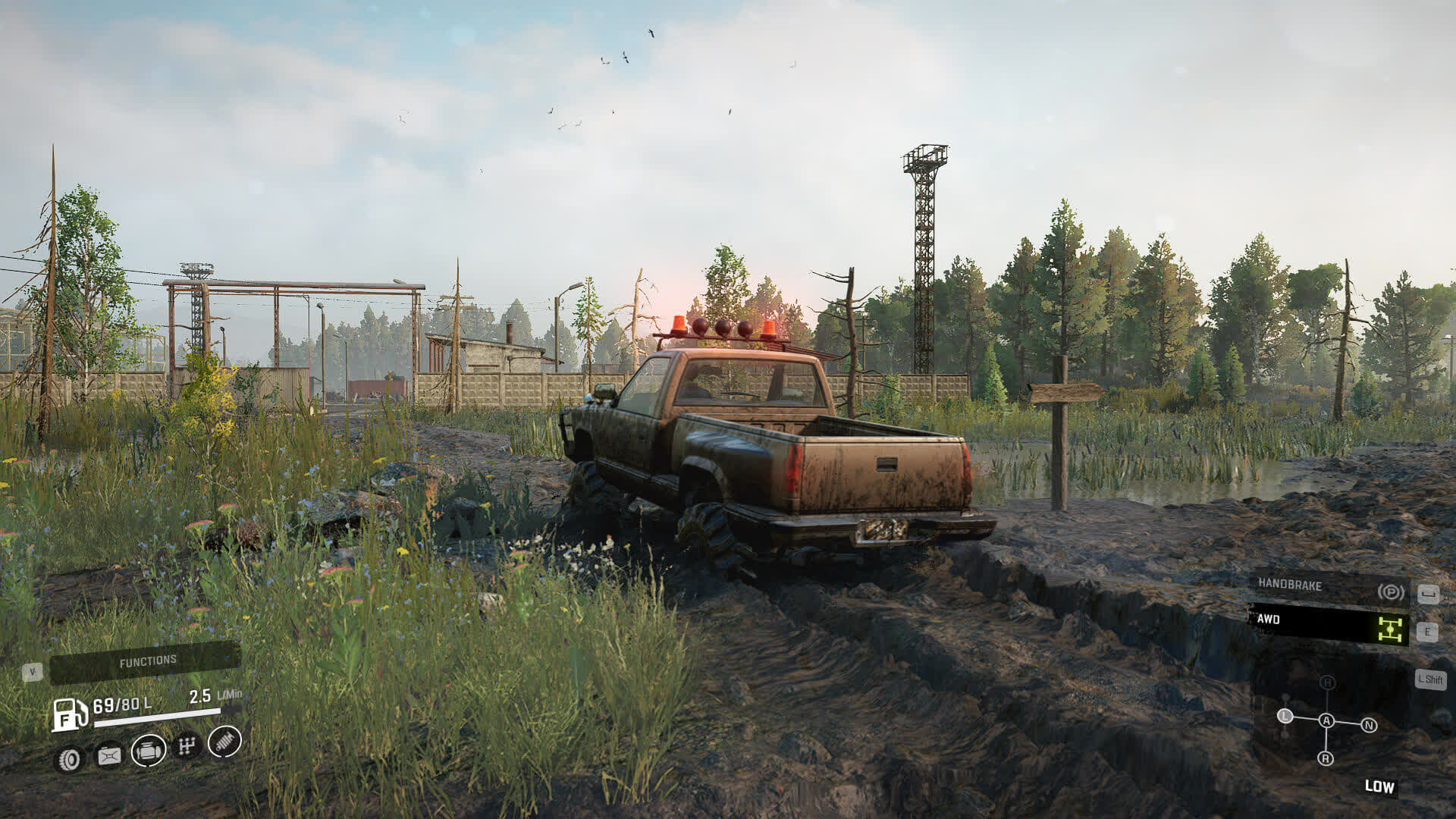Shift to the N neutral gear
The image size is (1456, 819).
[1369, 726]
